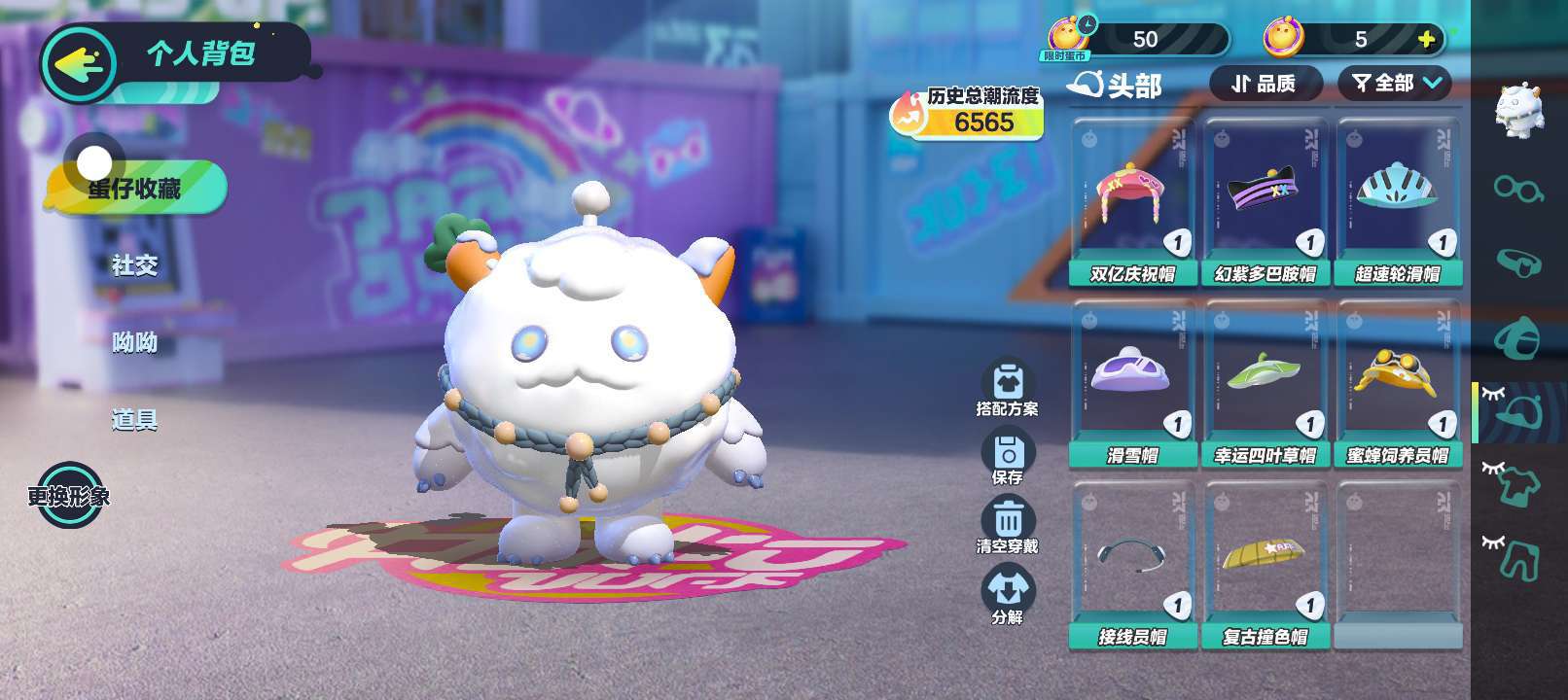
Task: Switch to the 社交 tab
Action: pyautogui.click(x=134, y=264)
